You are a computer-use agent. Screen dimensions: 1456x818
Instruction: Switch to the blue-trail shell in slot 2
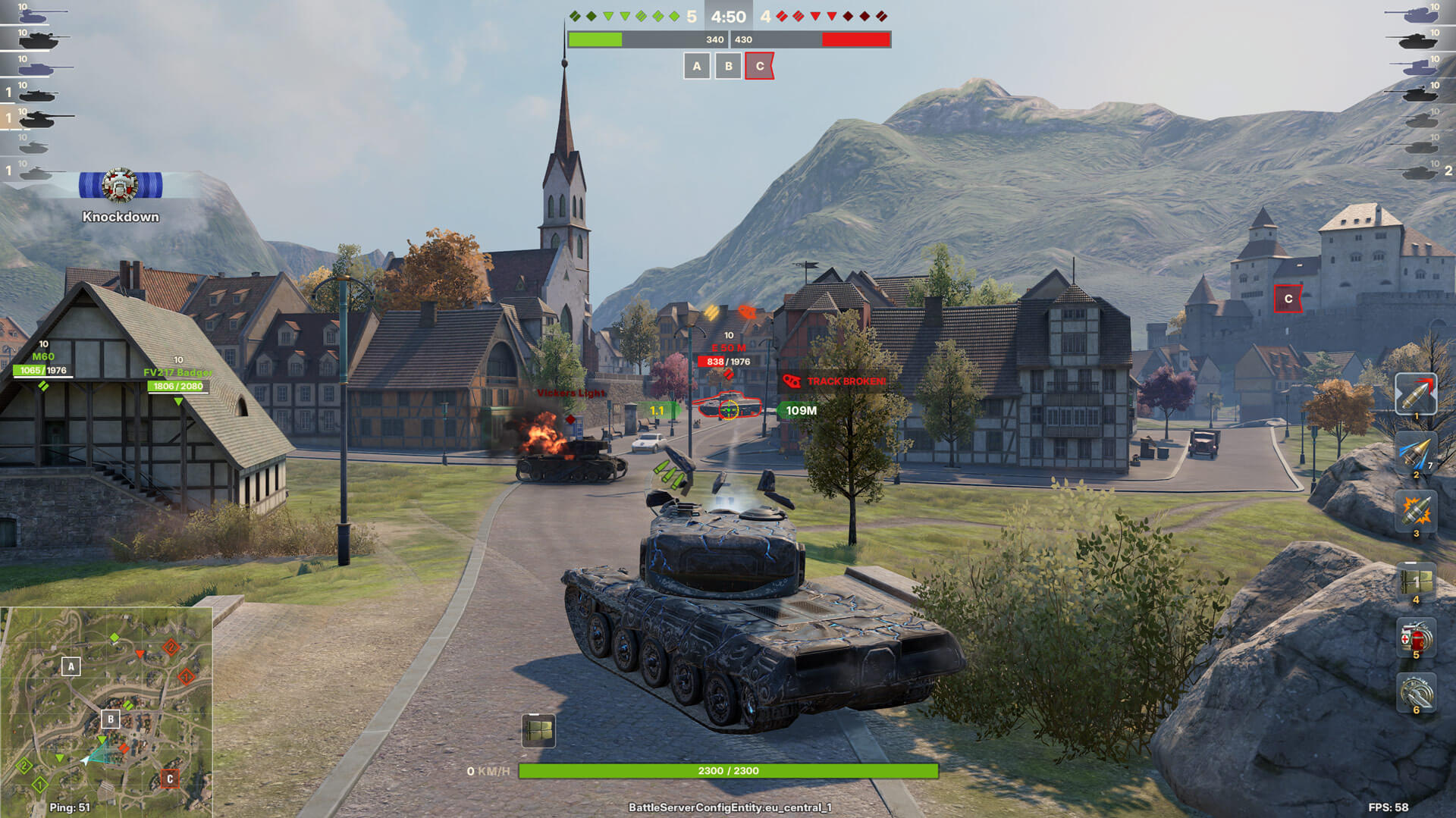click(1415, 453)
